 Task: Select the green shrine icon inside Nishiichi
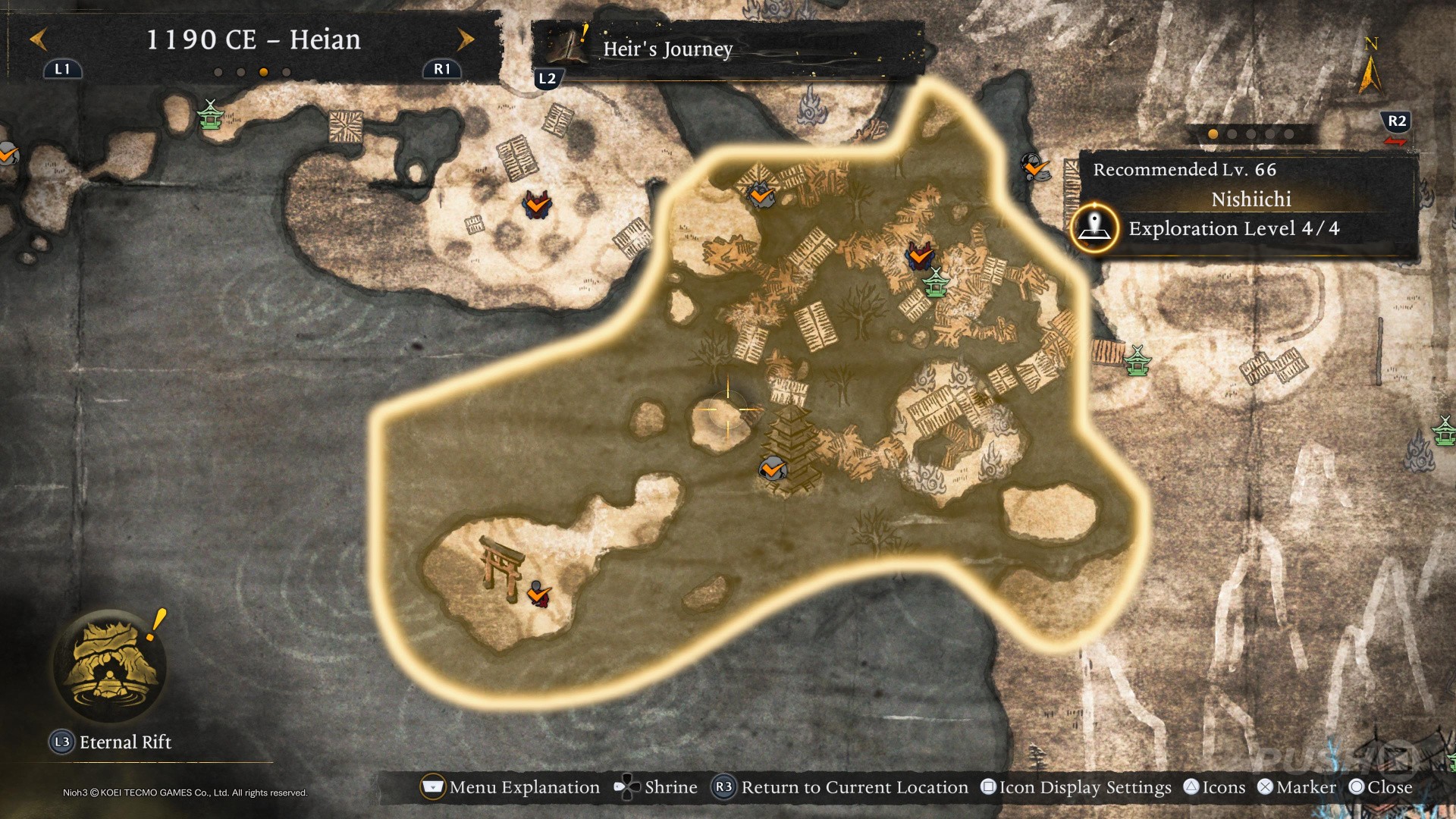coord(937,282)
